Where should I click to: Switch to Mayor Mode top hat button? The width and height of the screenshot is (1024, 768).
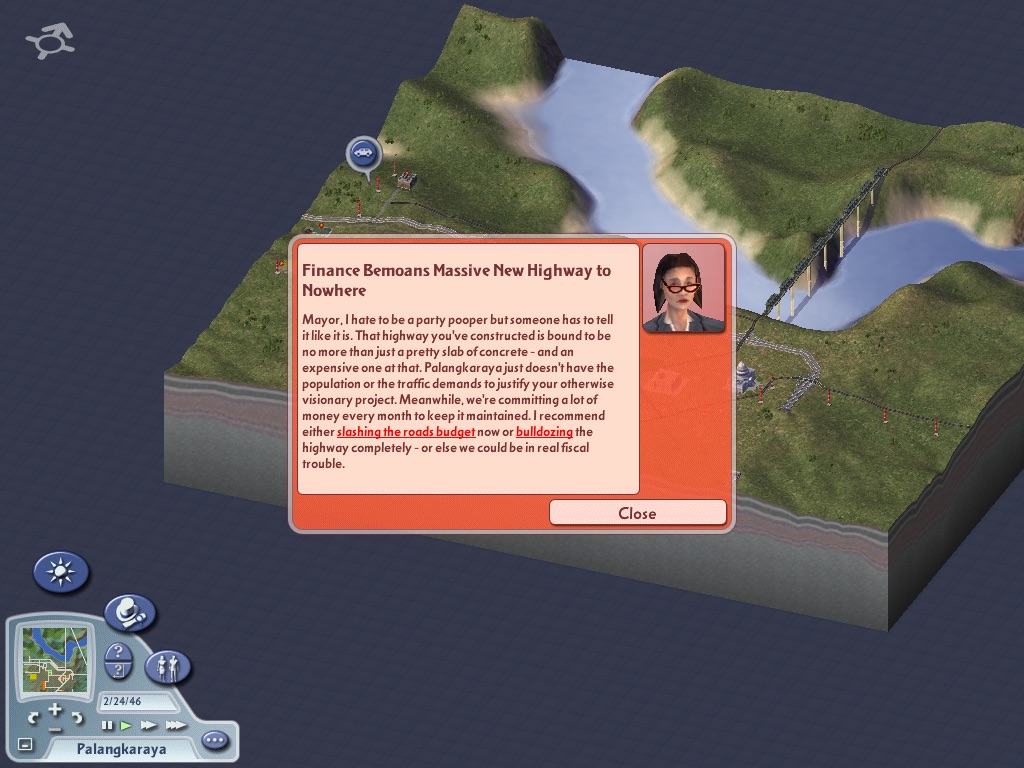(130, 612)
